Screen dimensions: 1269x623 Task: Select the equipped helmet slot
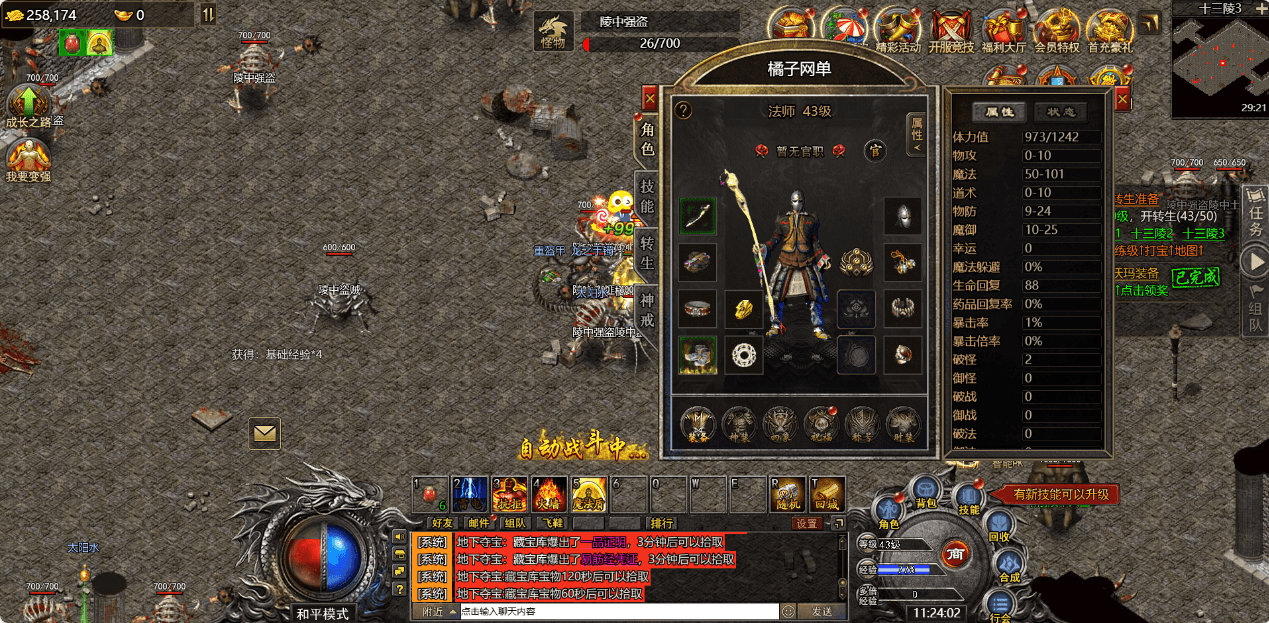pyautogui.click(x=902, y=215)
